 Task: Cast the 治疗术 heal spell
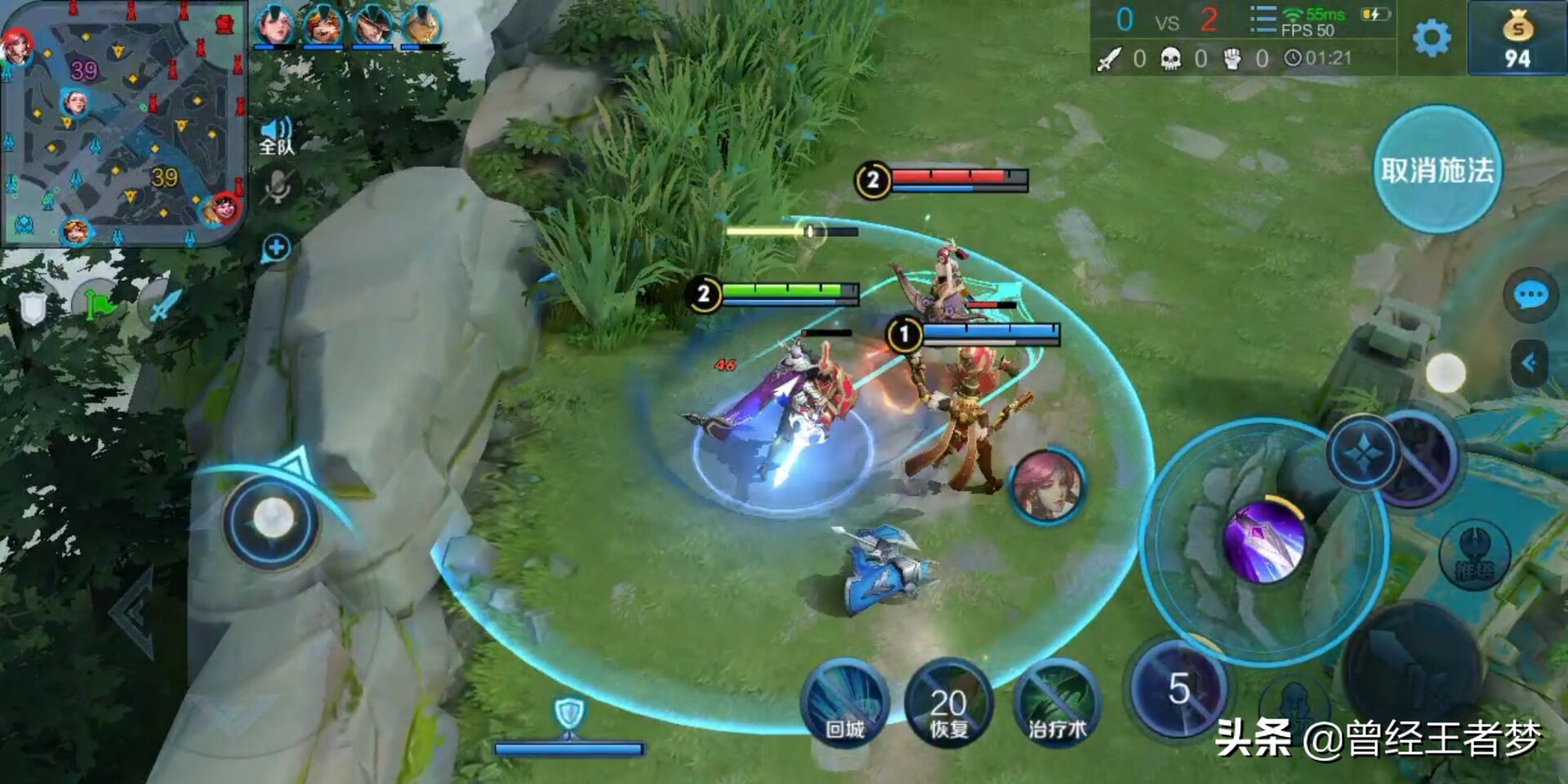coord(1057,704)
